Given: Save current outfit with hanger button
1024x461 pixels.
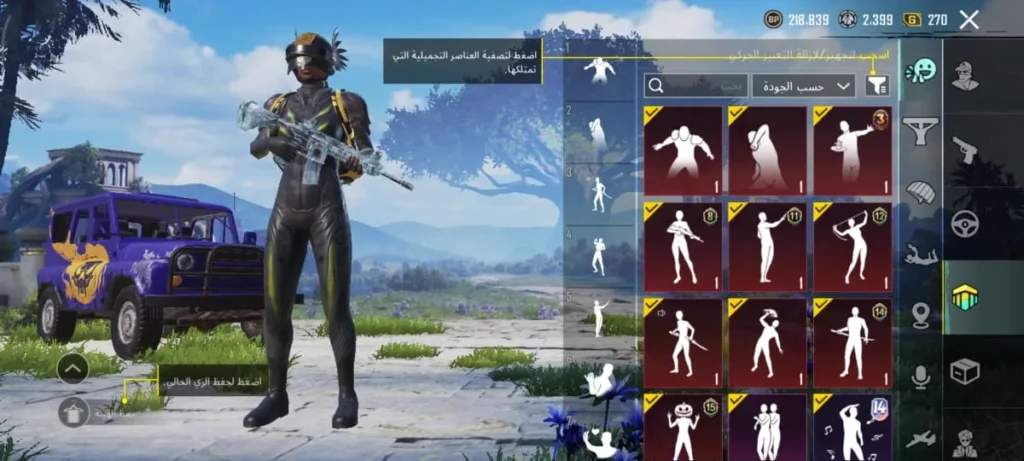Looking at the screenshot, I should [74, 410].
